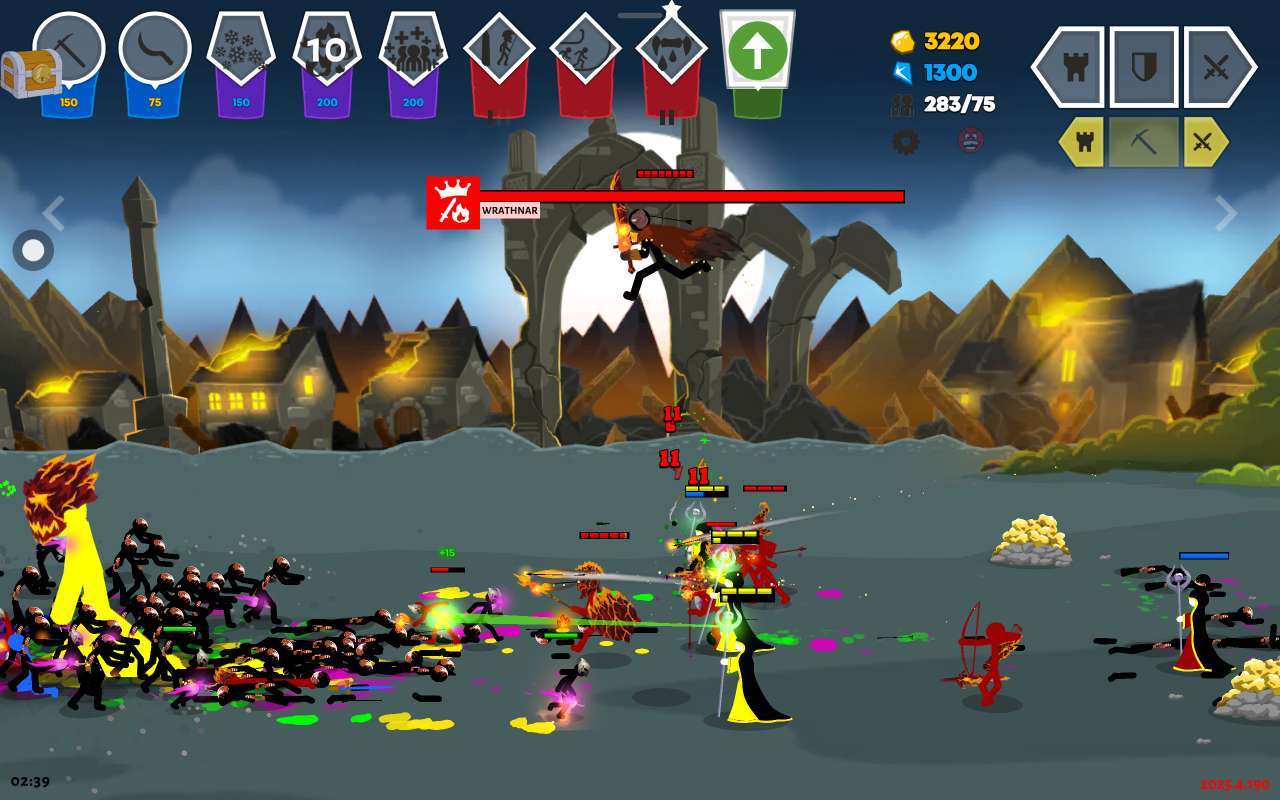Activate the fire spell on cooldown

[327, 50]
